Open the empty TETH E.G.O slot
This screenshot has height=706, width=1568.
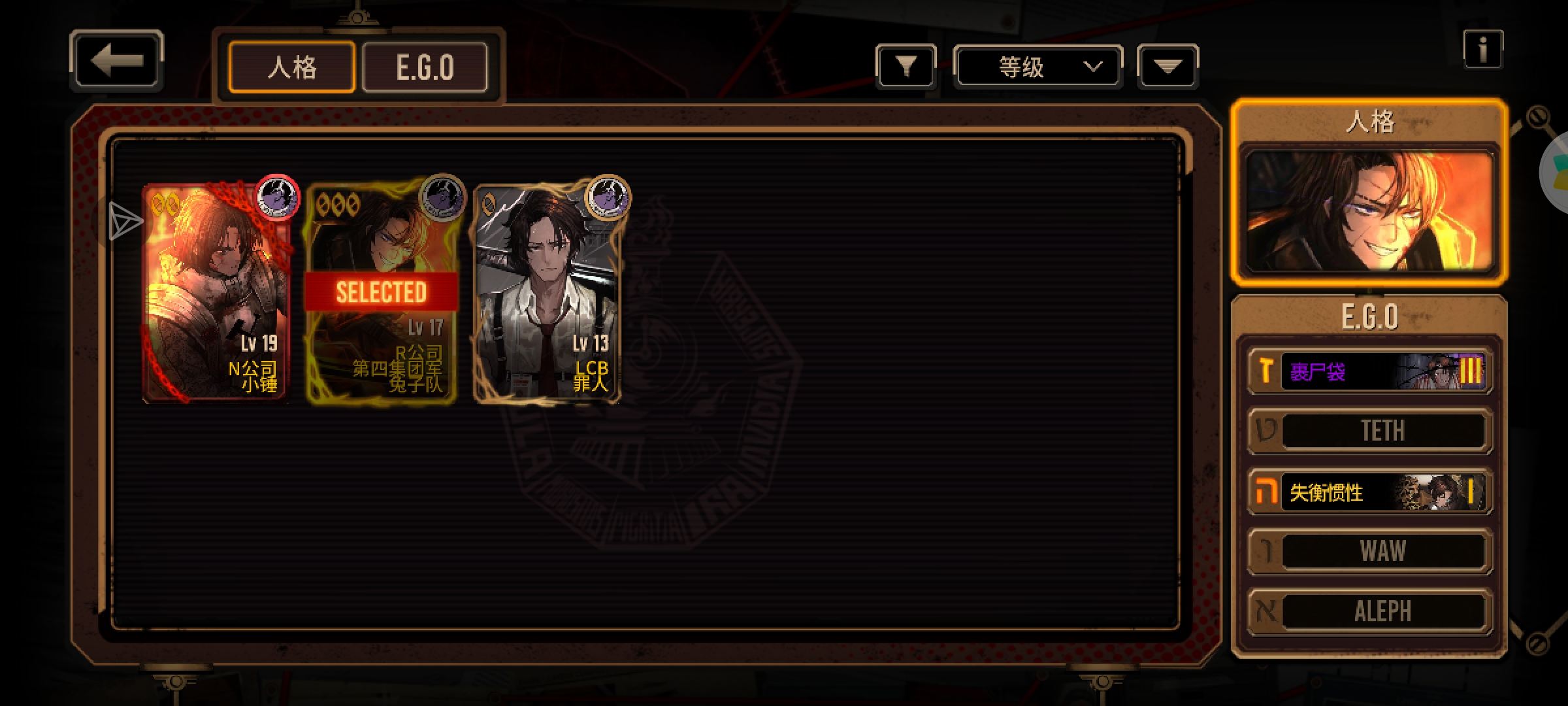(x=1370, y=431)
